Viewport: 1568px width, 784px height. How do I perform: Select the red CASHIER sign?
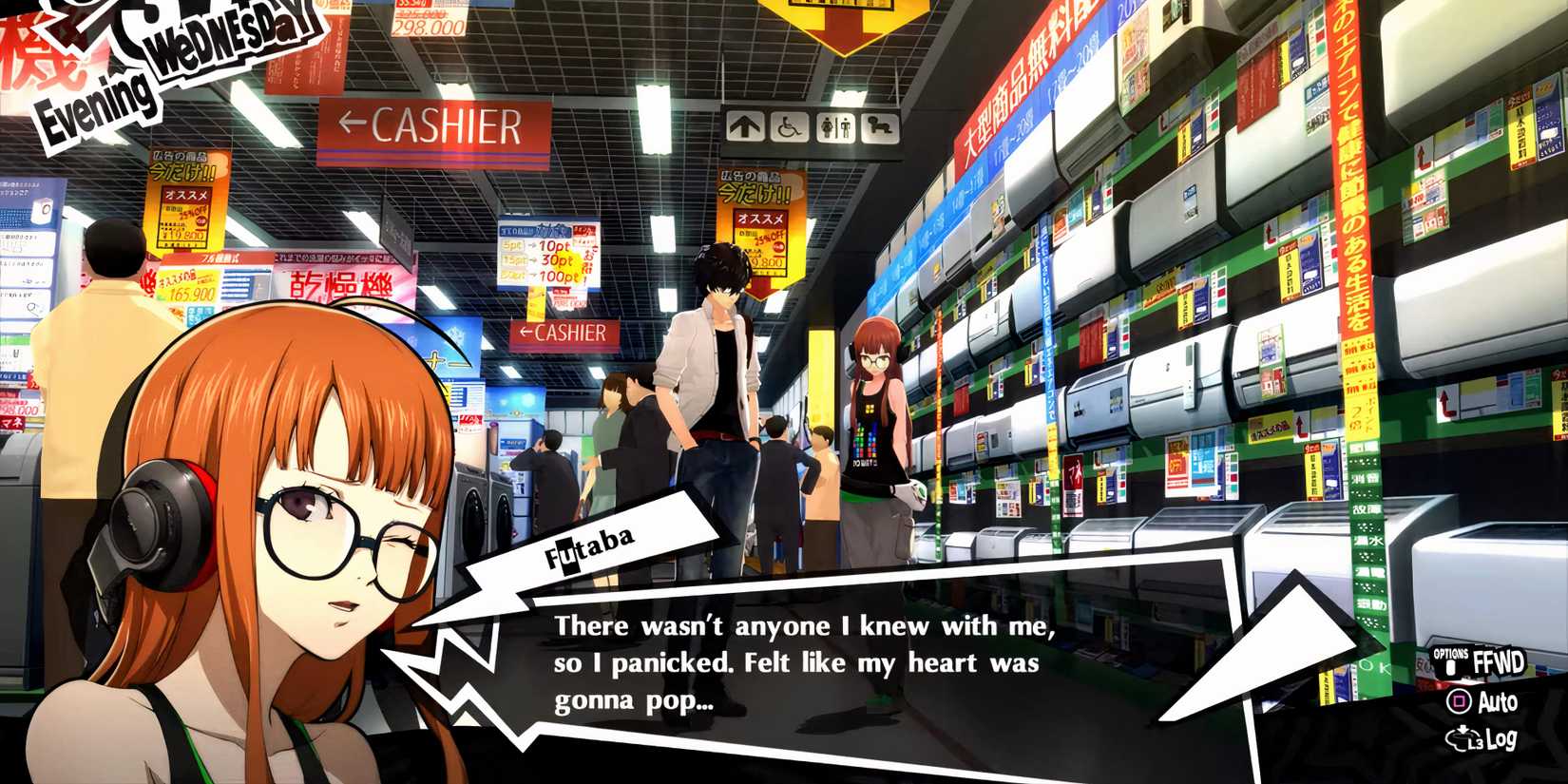pos(437,124)
